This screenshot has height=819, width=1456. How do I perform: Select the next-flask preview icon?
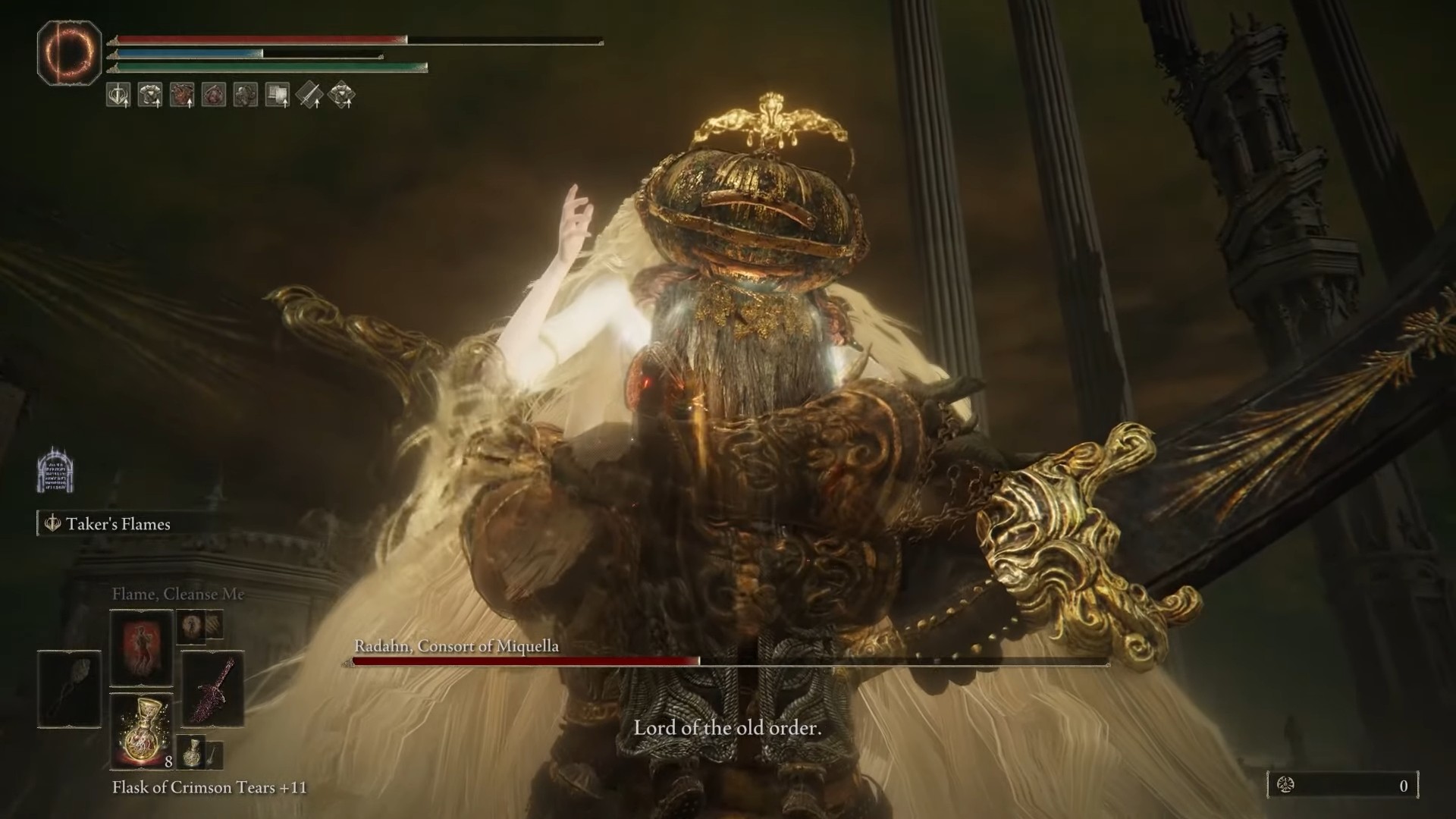[x=193, y=752]
